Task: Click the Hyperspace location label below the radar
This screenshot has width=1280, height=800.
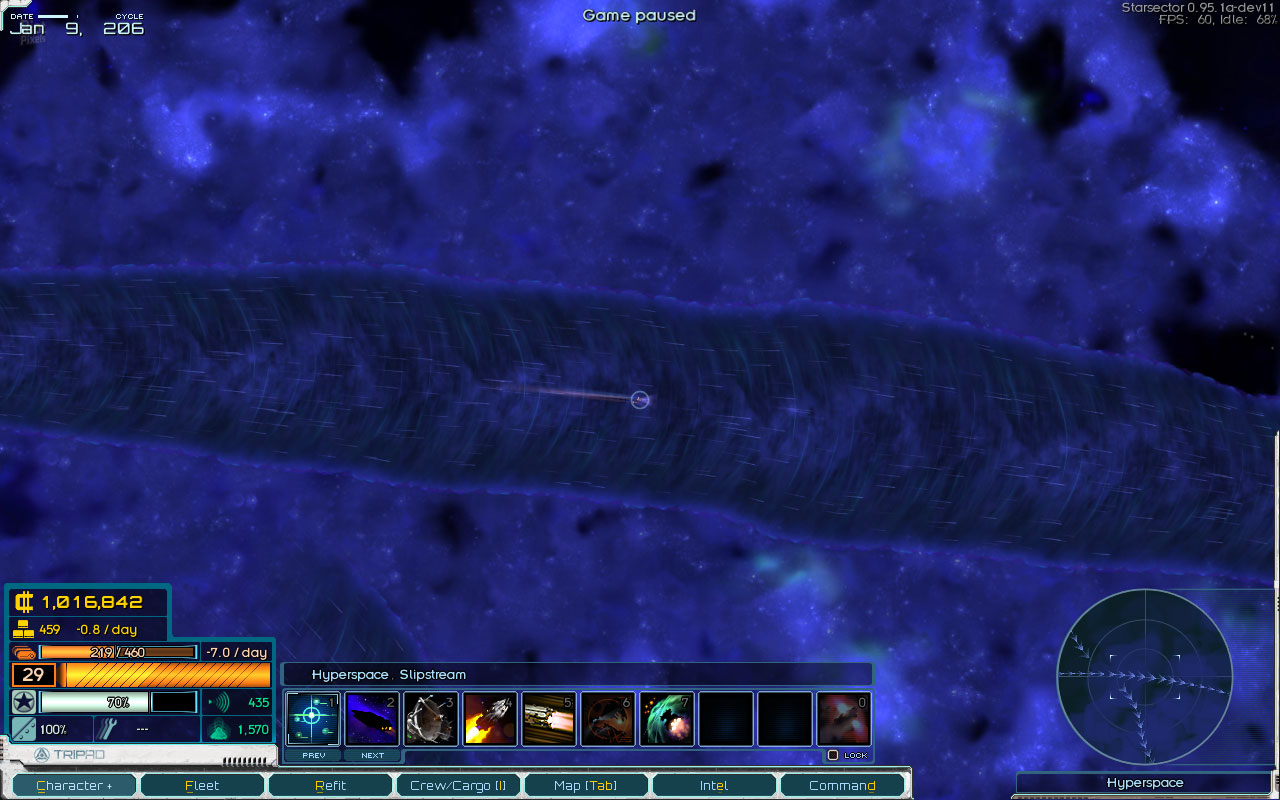Action: coord(1144,783)
